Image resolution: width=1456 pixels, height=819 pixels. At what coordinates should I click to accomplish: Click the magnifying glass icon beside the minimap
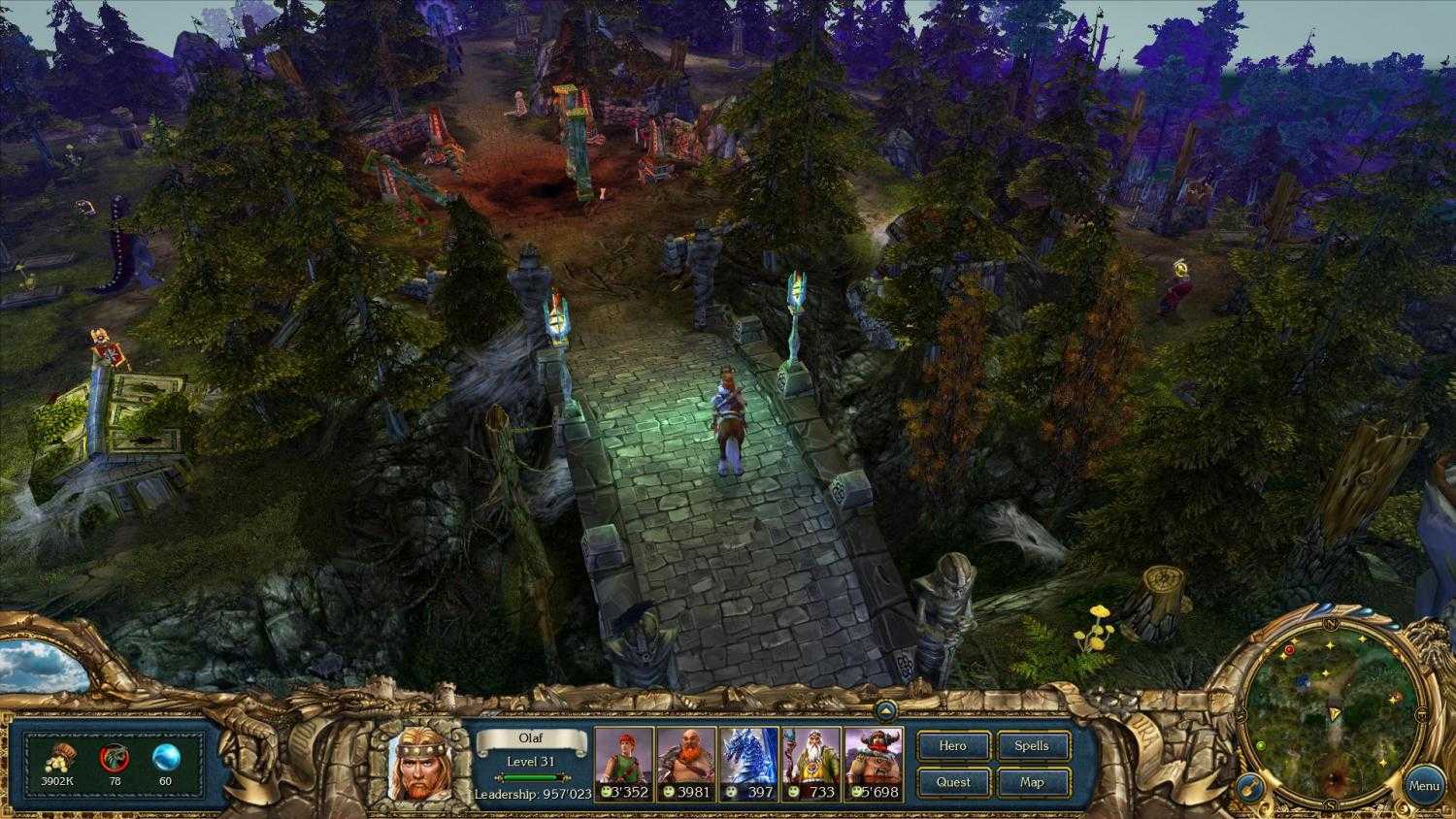(1249, 786)
